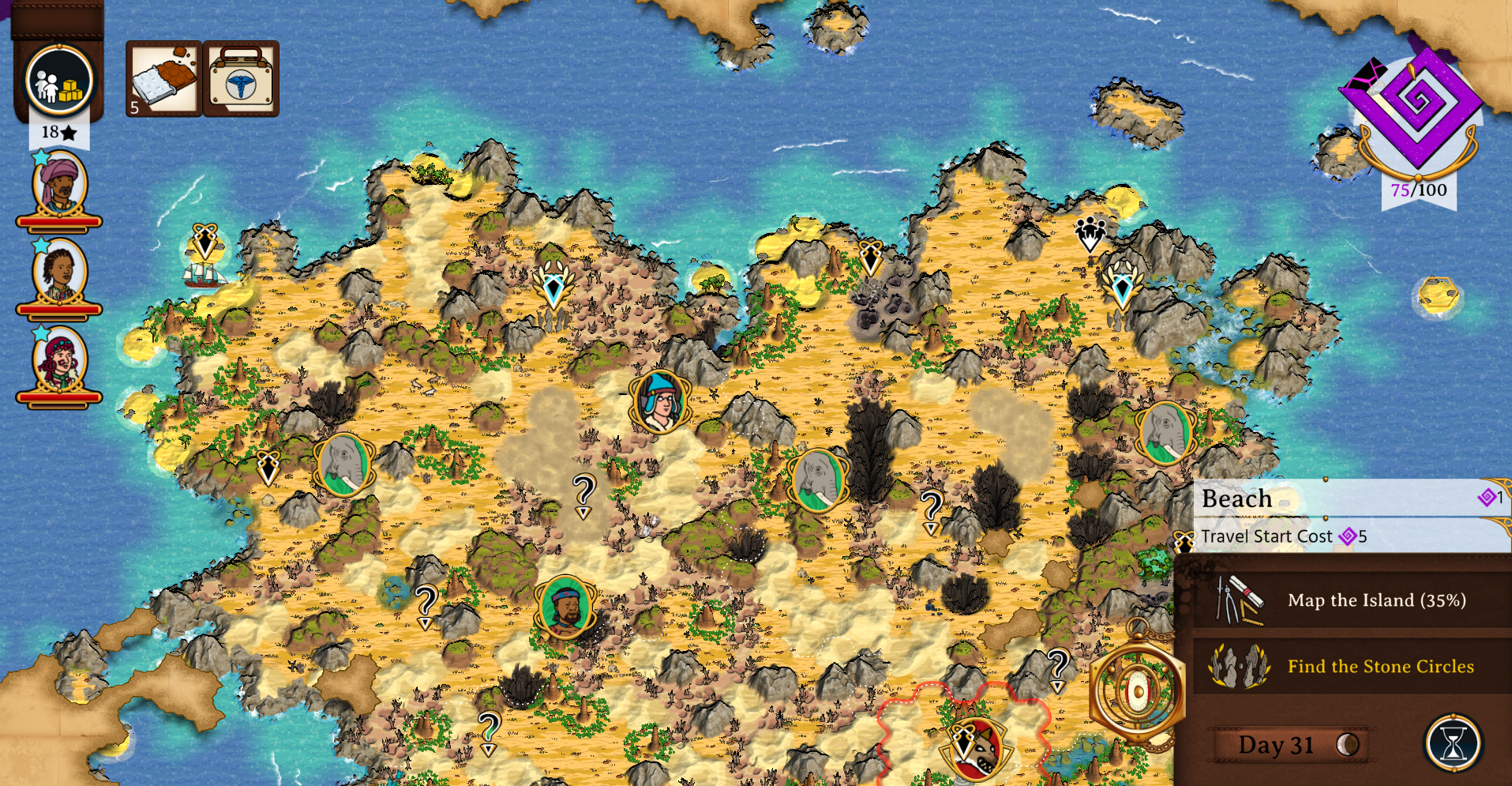Click the hourglass wait button
The width and height of the screenshot is (1512, 786).
(1453, 743)
